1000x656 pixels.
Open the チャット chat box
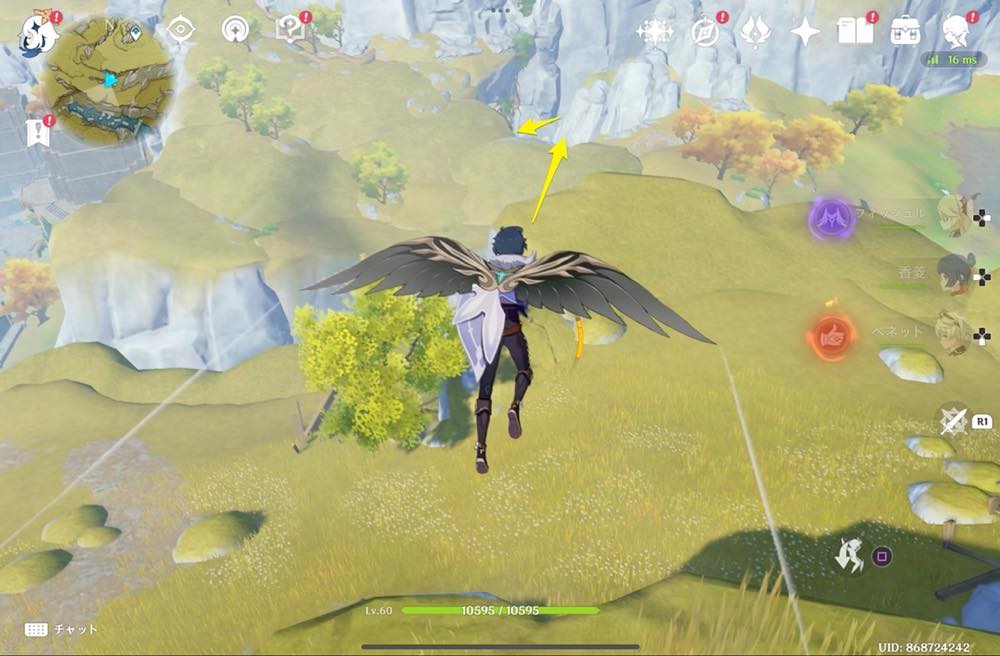click(62, 630)
